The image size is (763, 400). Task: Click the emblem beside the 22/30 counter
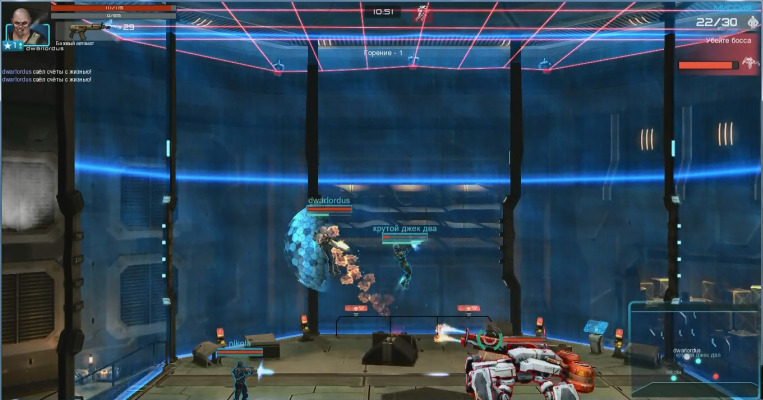point(752,22)
